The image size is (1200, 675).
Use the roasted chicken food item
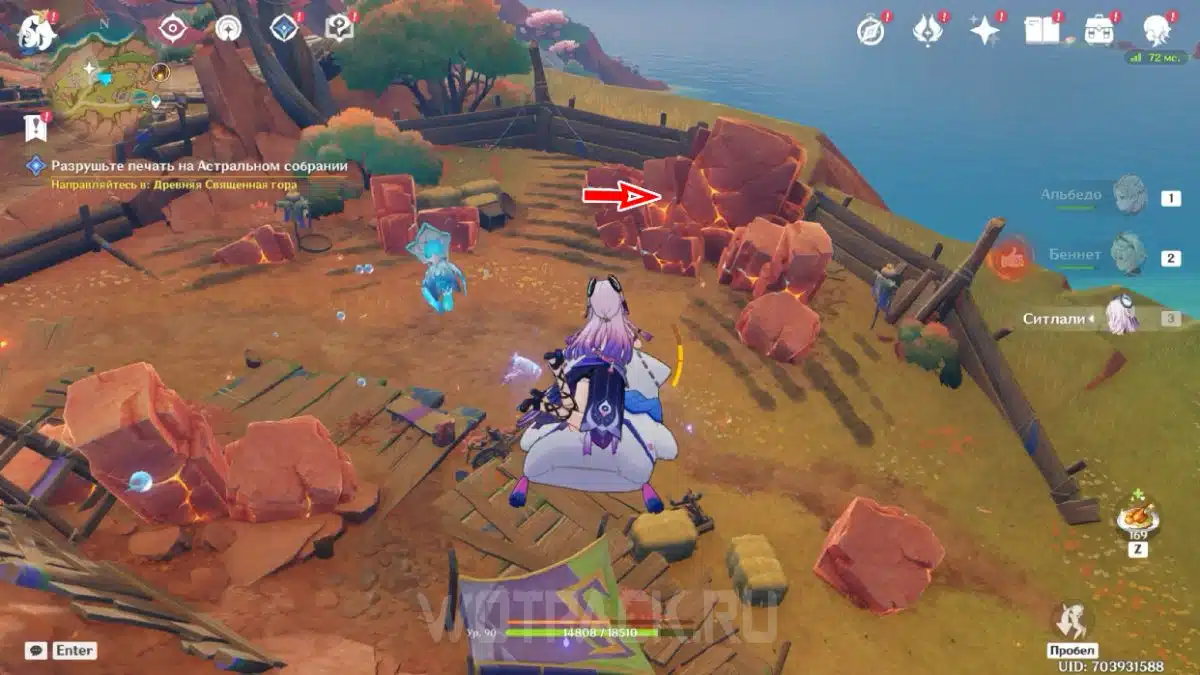(x=1137, y=519)
